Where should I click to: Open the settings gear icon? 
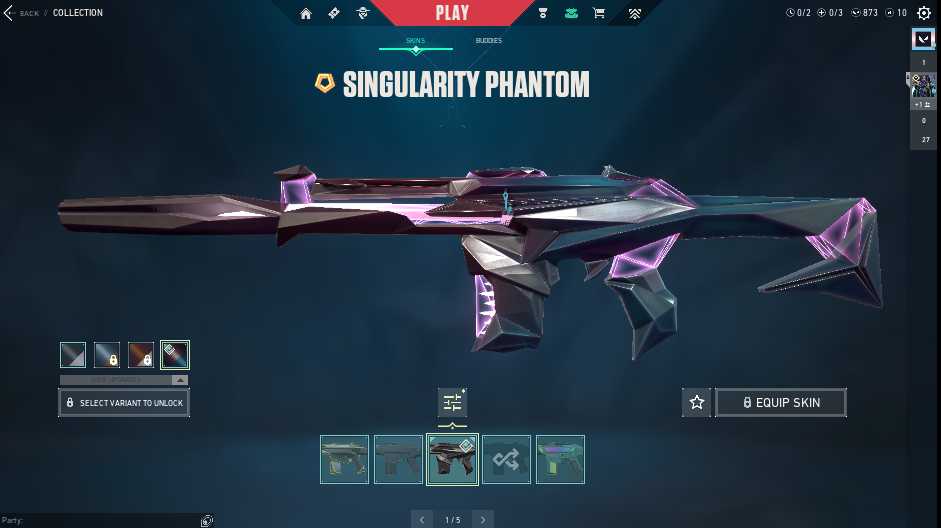coord(924,13)
